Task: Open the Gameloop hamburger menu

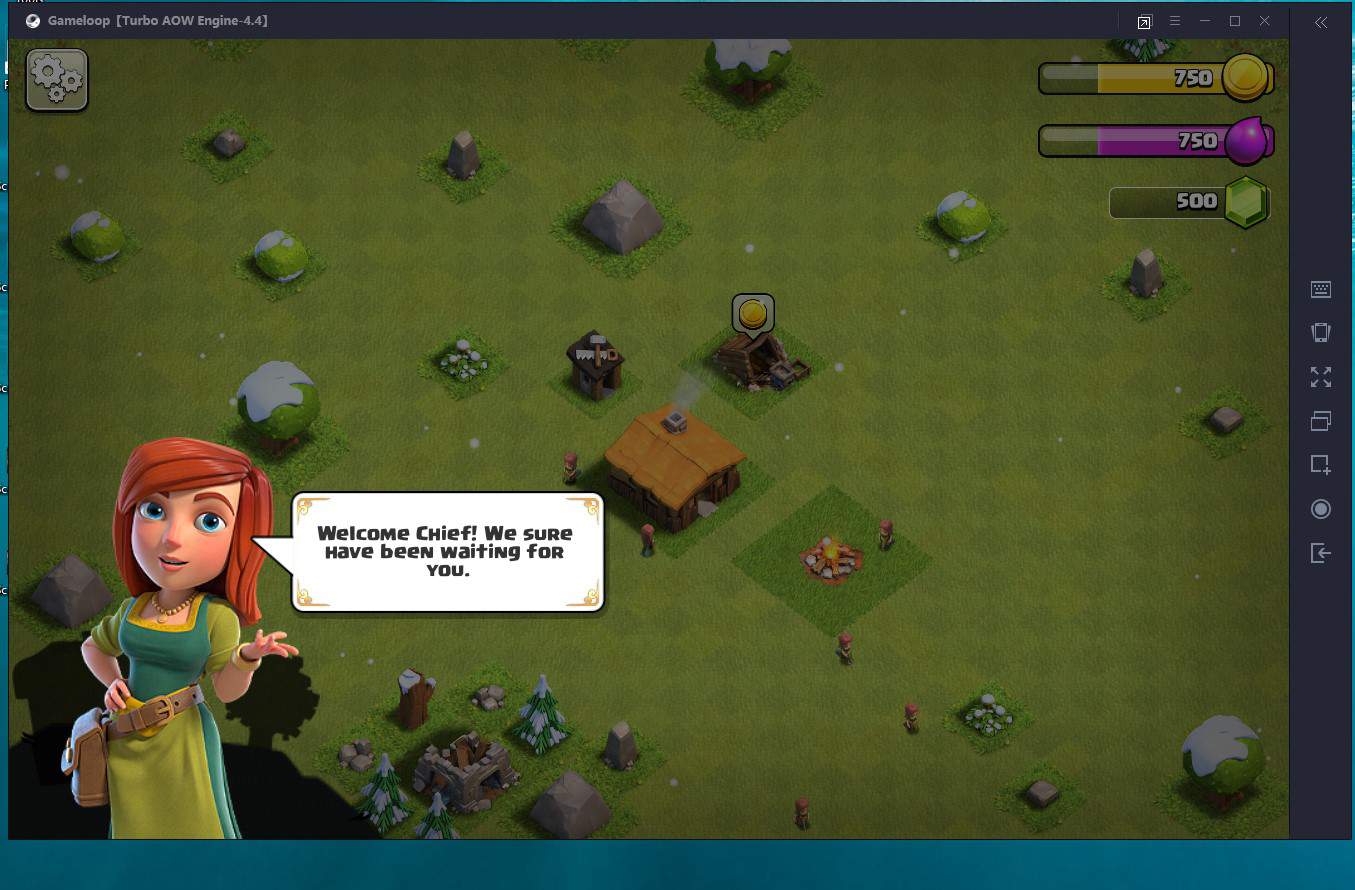Action: 1175,21
